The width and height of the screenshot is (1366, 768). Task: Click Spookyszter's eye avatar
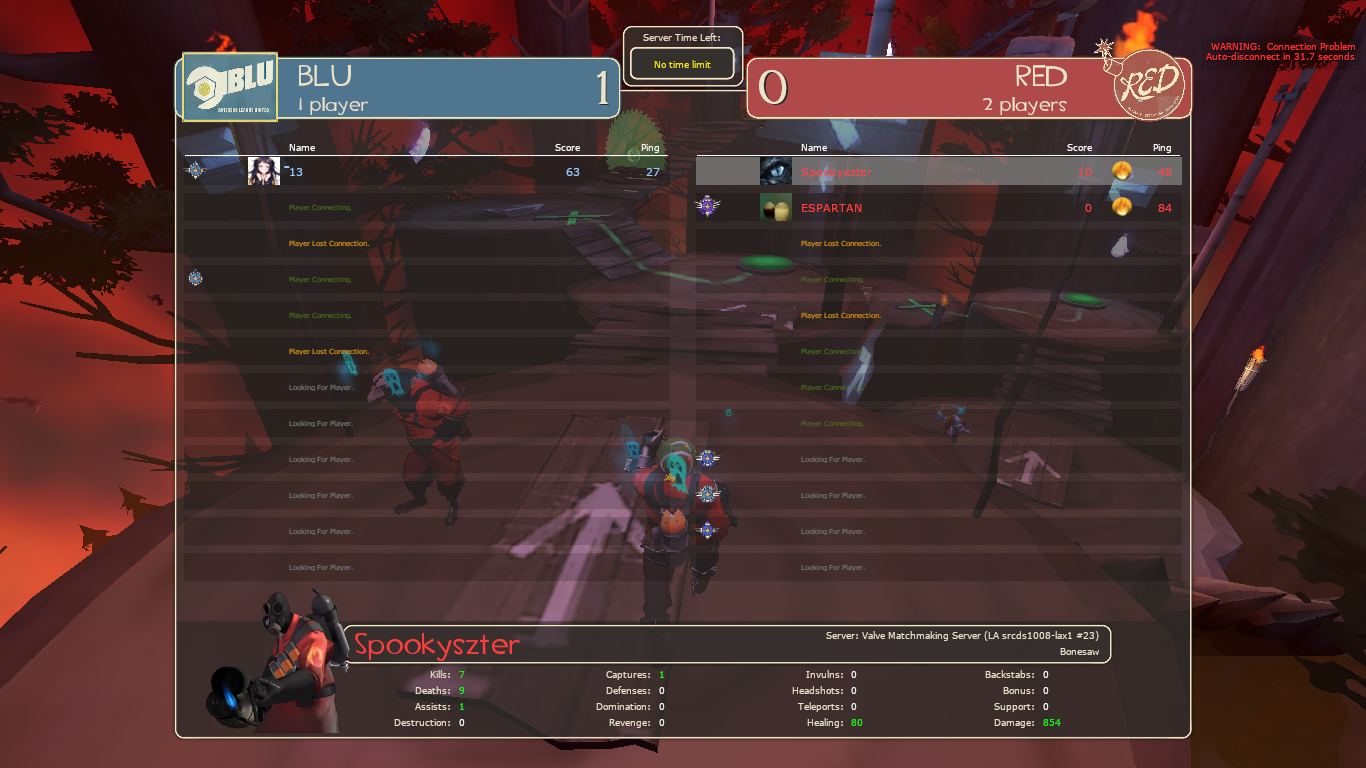pos(775,170)
